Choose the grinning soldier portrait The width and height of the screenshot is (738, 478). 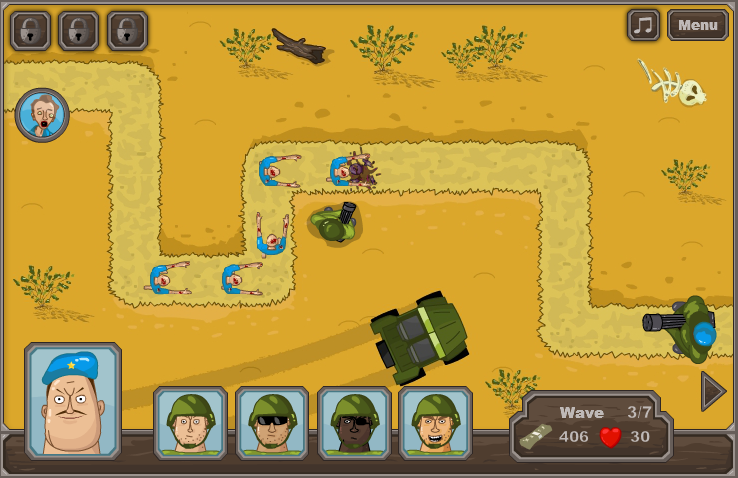[x=435, y=422]
